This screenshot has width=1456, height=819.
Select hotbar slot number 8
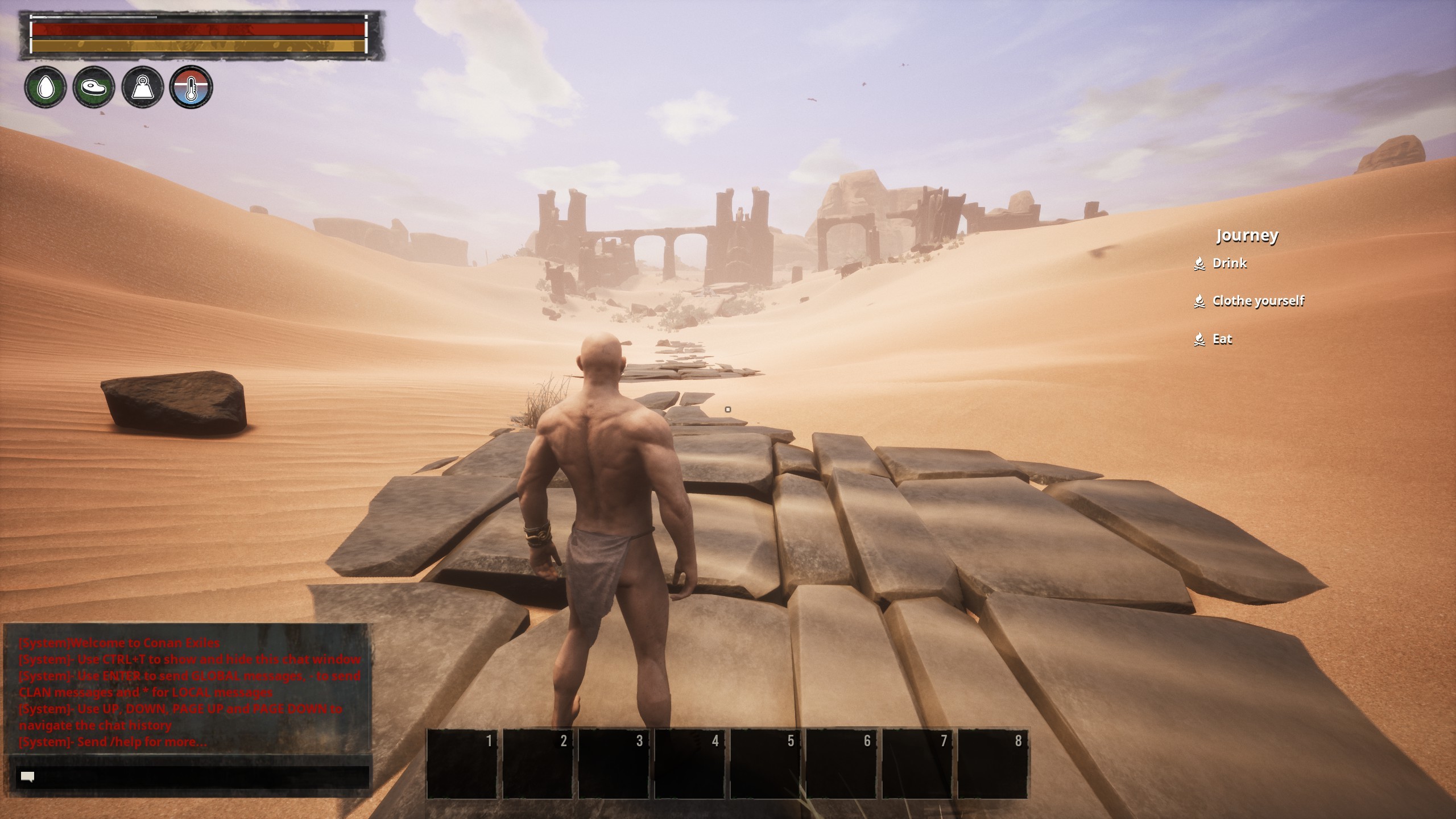(992, 764)
